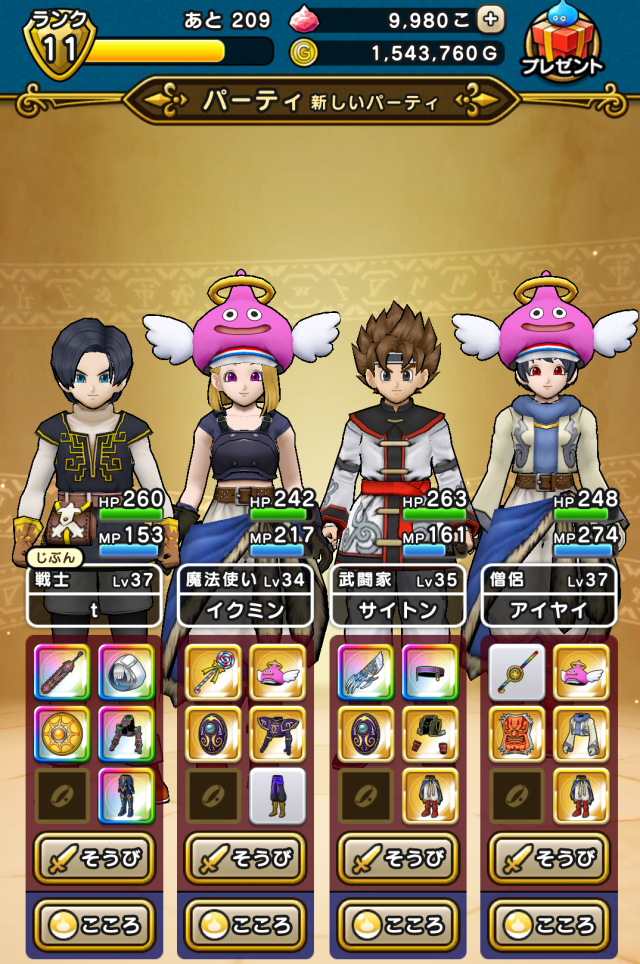Open こころ for アイヤイ
The height and width of the screenshot is (964, 640).
(x=551, y=922)
